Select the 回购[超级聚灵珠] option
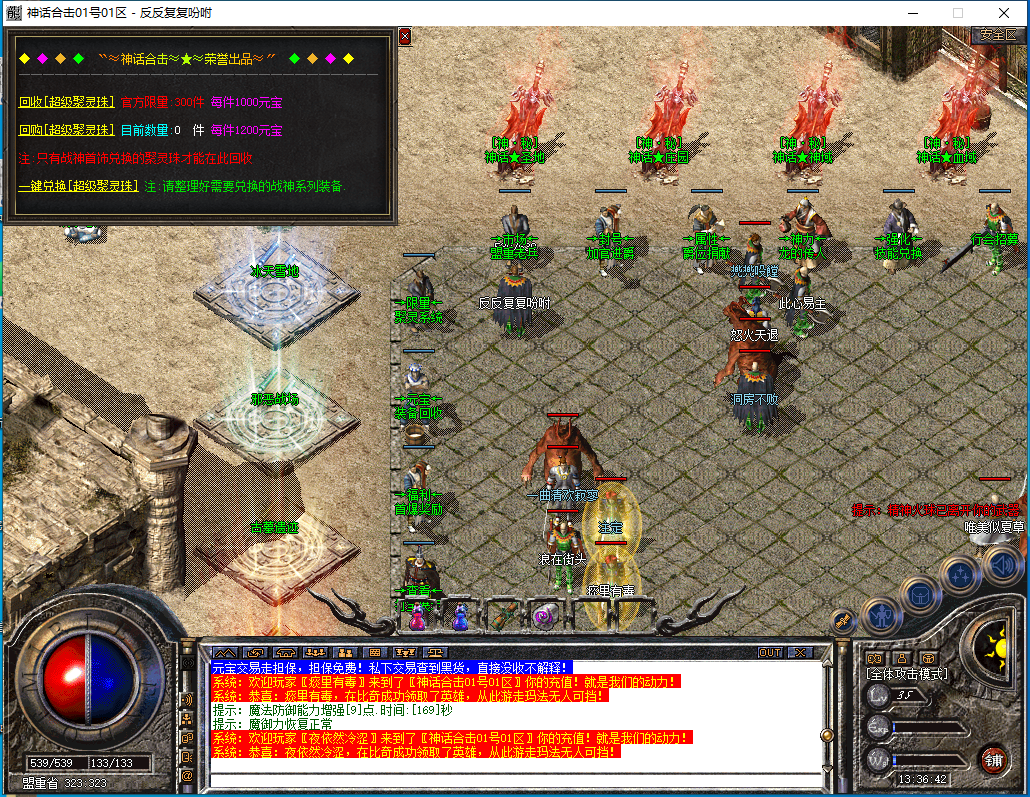The height and width of the screenshot is (797, 1030). [65, 130]
